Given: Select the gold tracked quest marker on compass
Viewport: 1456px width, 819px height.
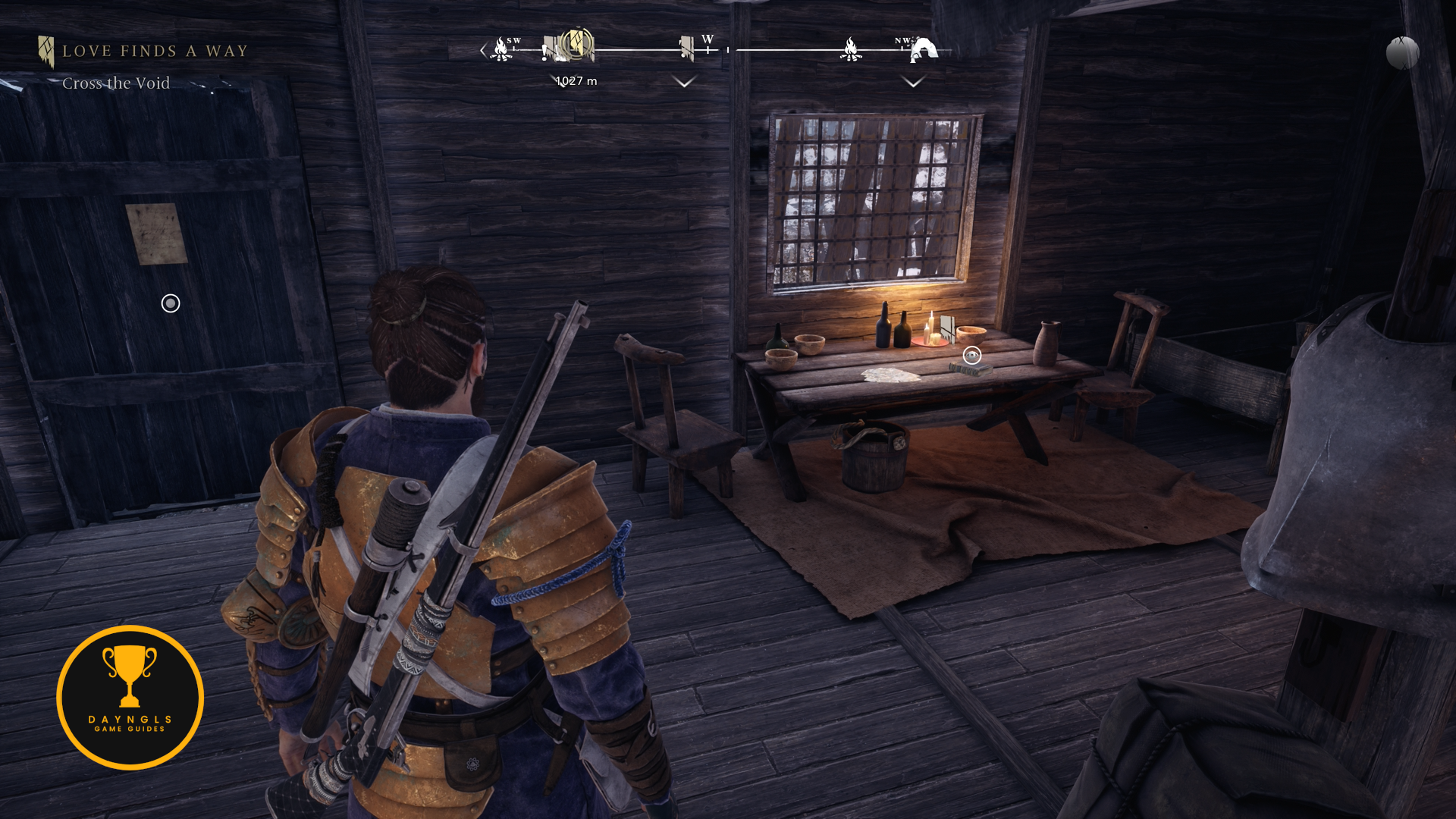Looking at the screenshot, I should click(x=578, y=45).
